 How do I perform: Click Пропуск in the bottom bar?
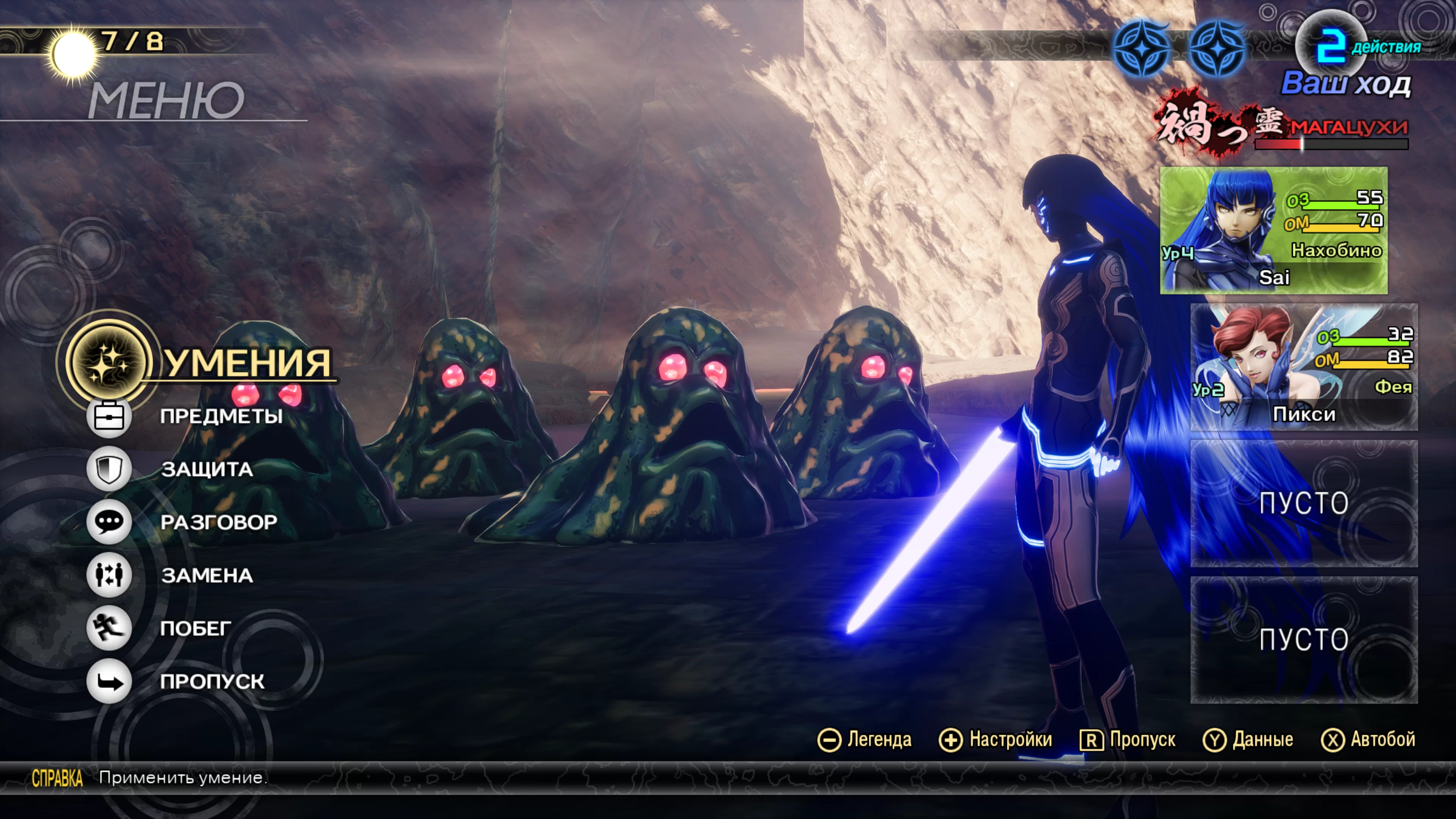[1128, 740]
